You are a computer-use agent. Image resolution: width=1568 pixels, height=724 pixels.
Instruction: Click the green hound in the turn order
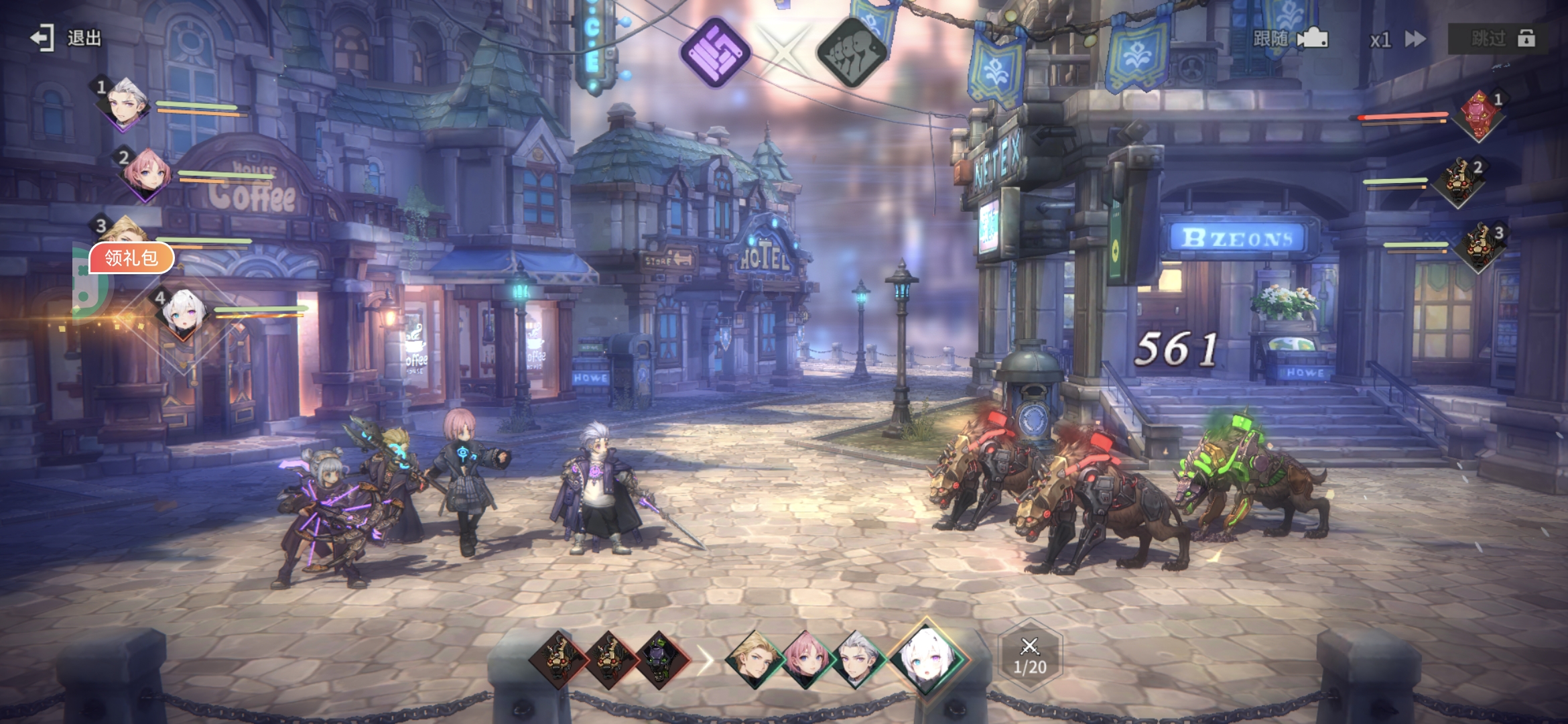point(661,659)
